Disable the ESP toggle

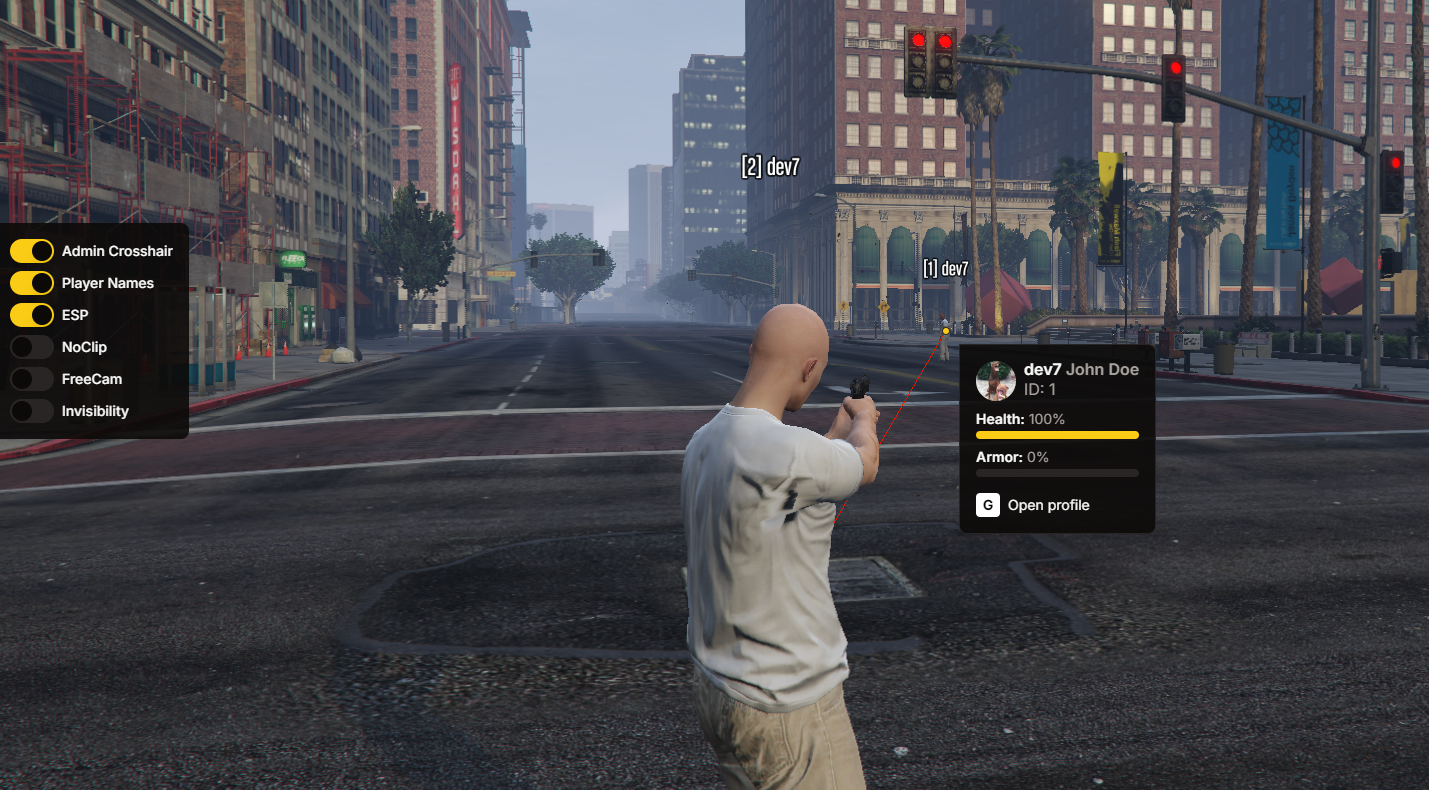pos(32,315)
